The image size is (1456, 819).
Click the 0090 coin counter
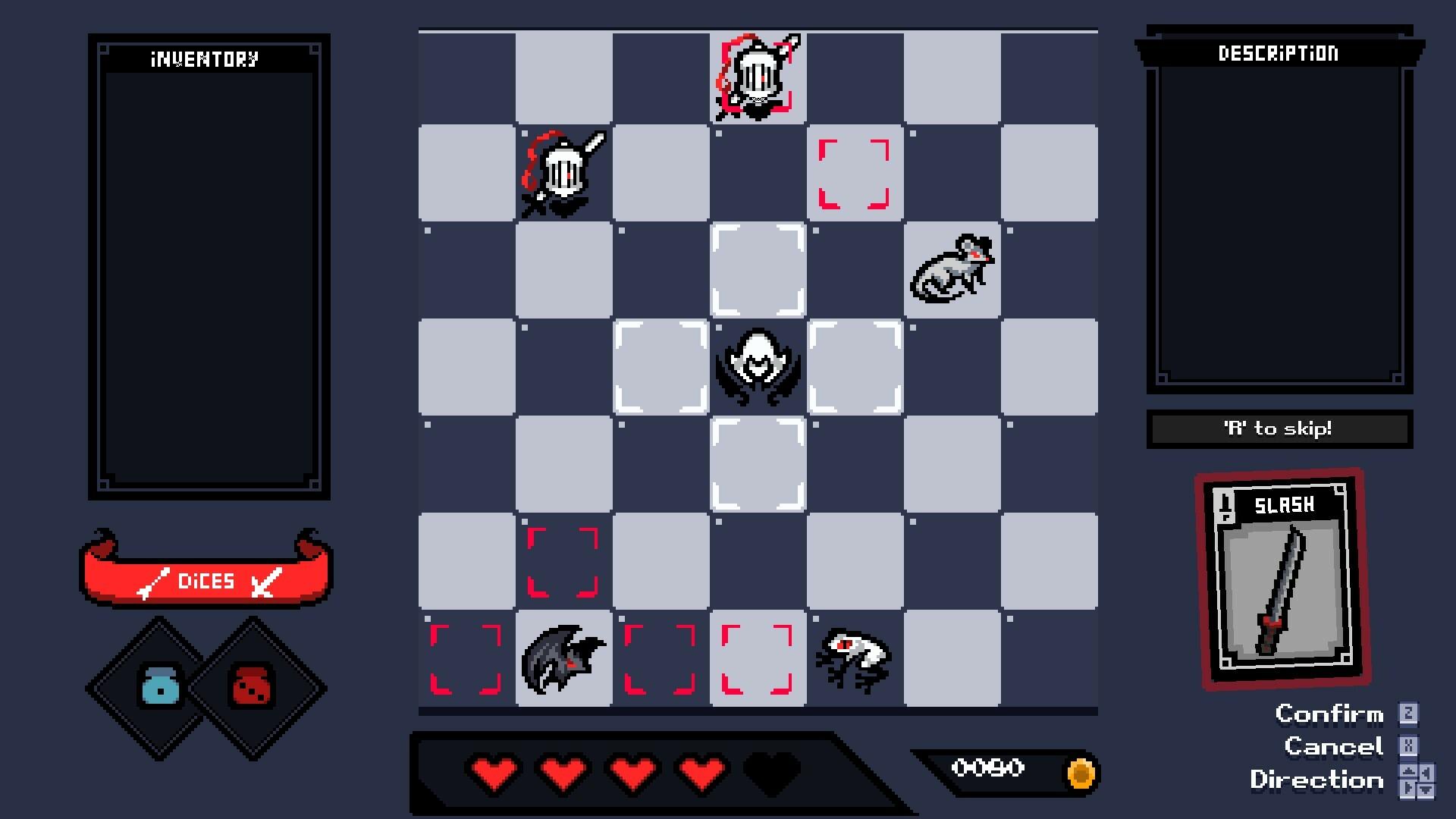[990, 768]
